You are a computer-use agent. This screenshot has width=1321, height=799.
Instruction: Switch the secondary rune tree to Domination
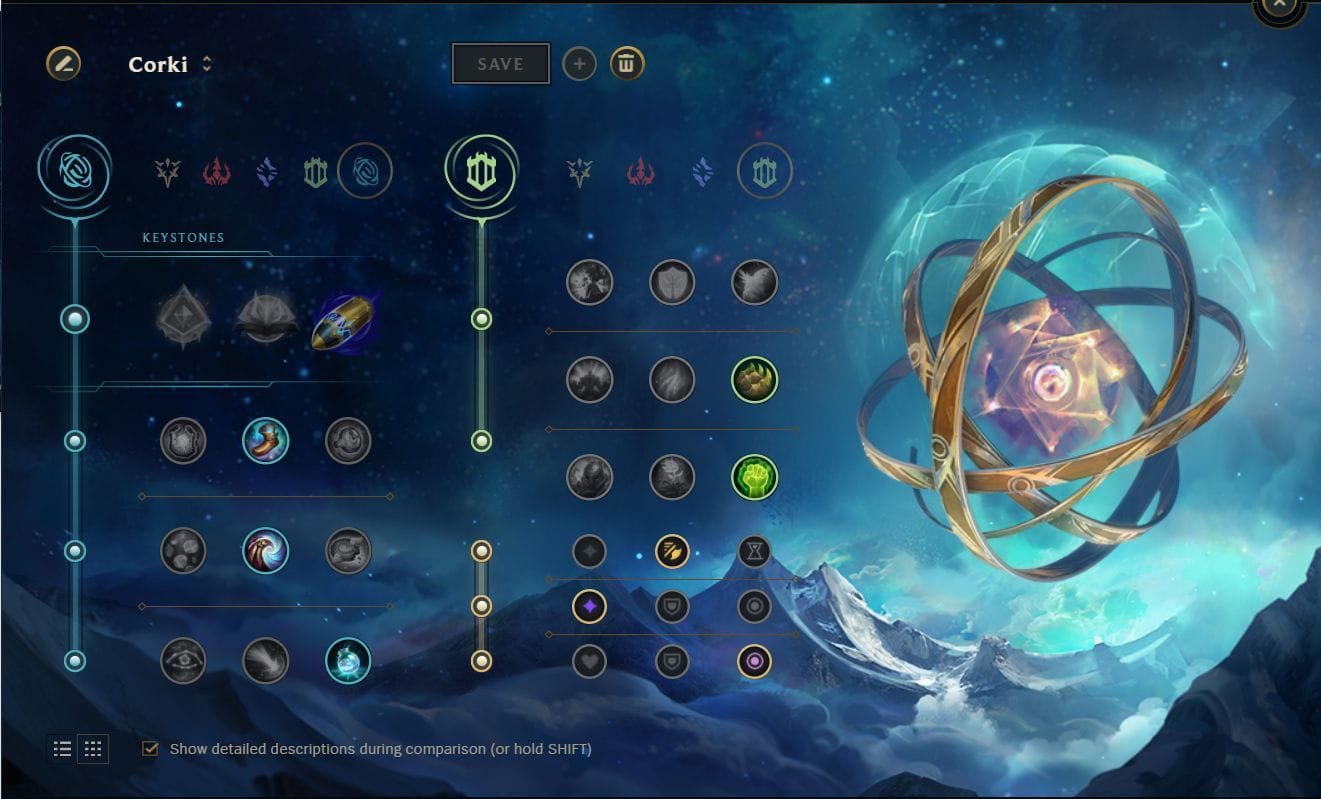point(640,170)
